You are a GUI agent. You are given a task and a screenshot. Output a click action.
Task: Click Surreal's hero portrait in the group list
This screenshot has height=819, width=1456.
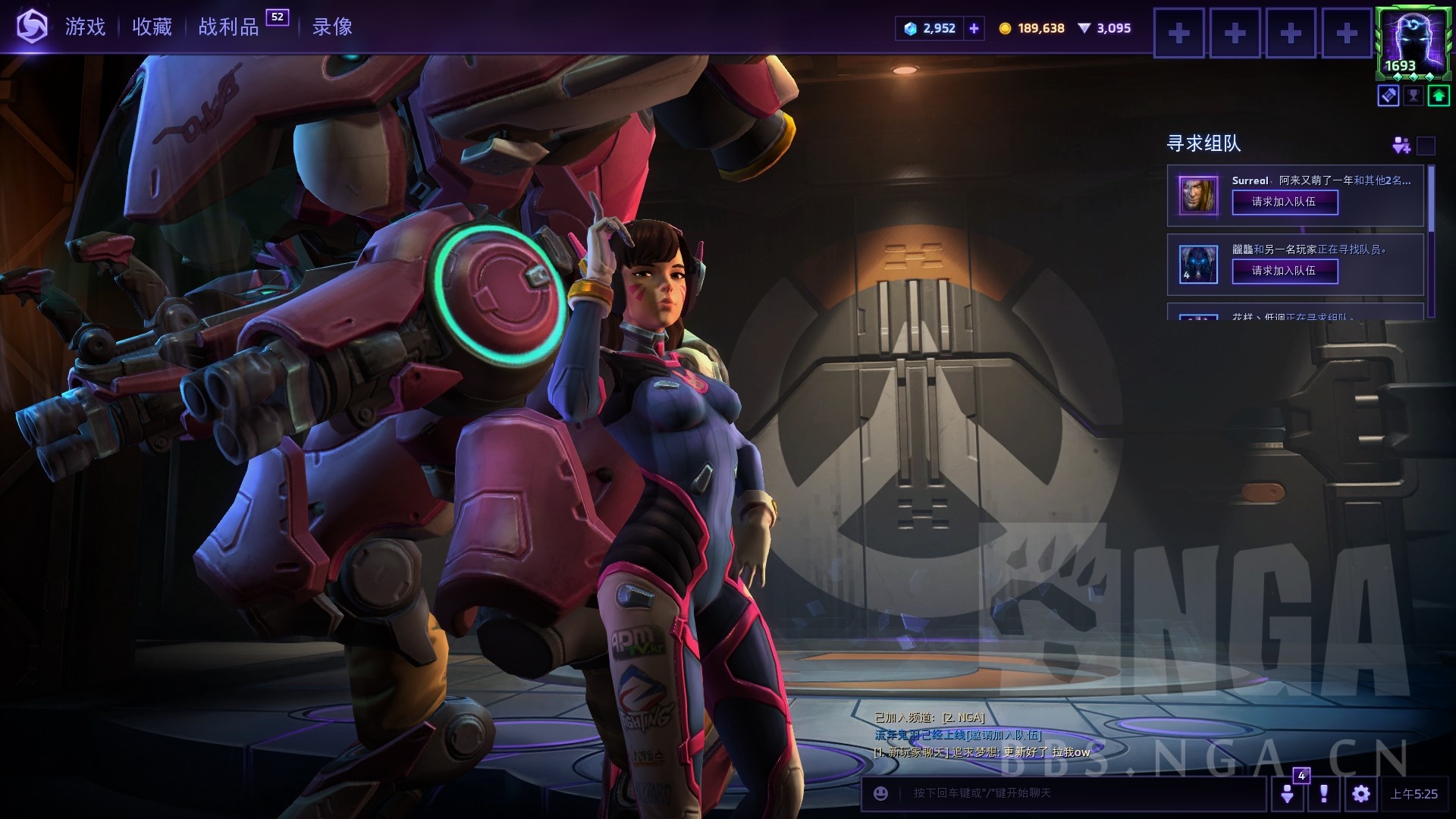[1198, 195]
